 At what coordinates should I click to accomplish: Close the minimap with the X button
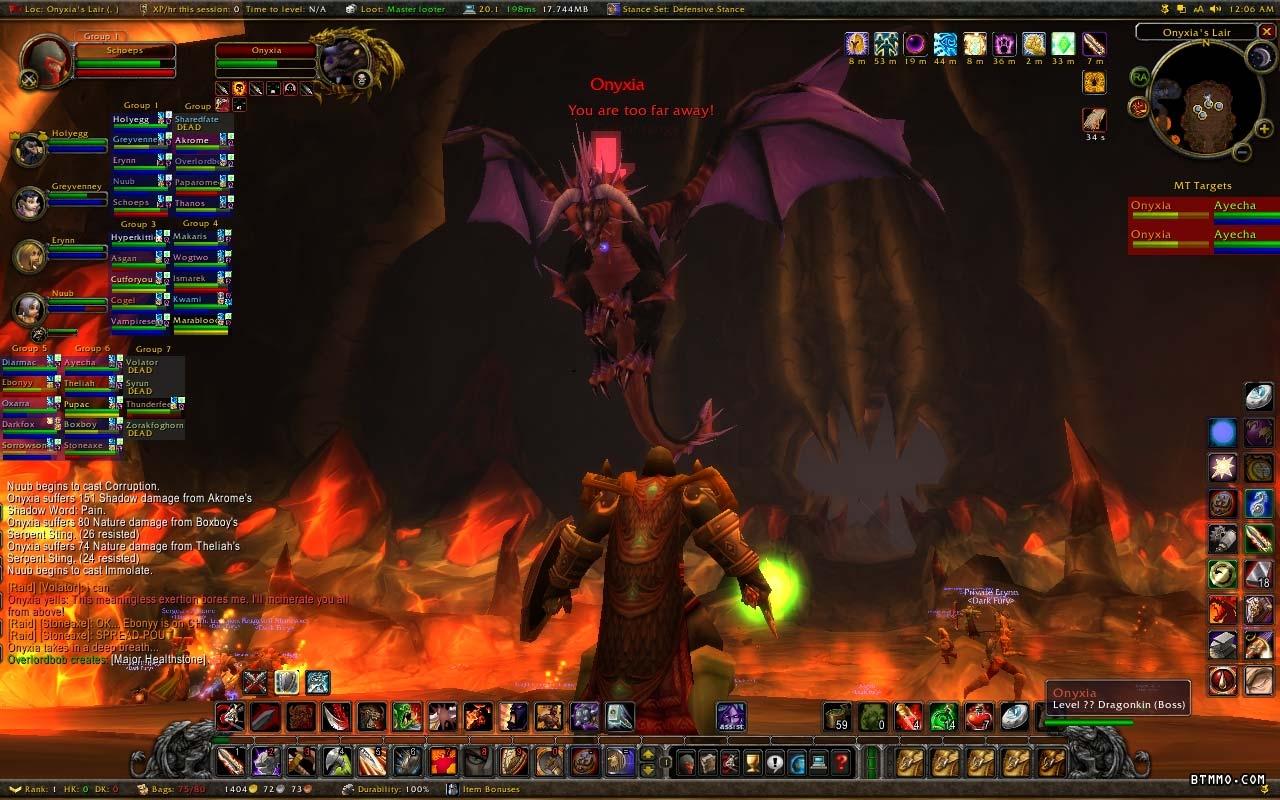pyautogui.click(x=1267, y=32)
